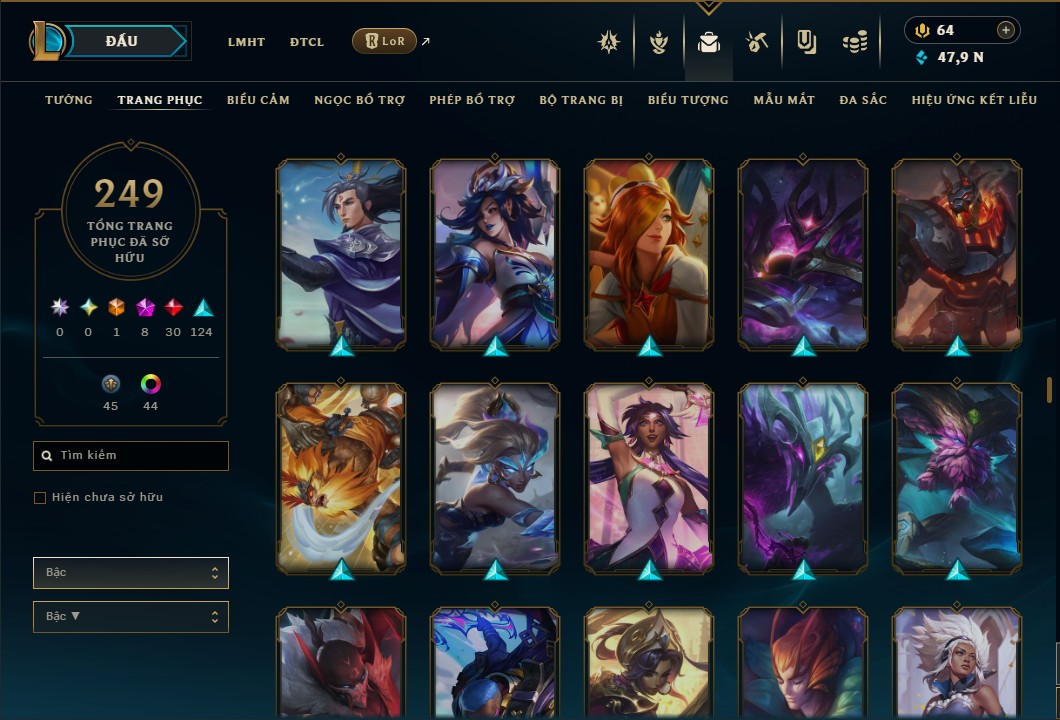Click the Tìm kiếm search field
1060x720 pixels.
pos(131,456)
